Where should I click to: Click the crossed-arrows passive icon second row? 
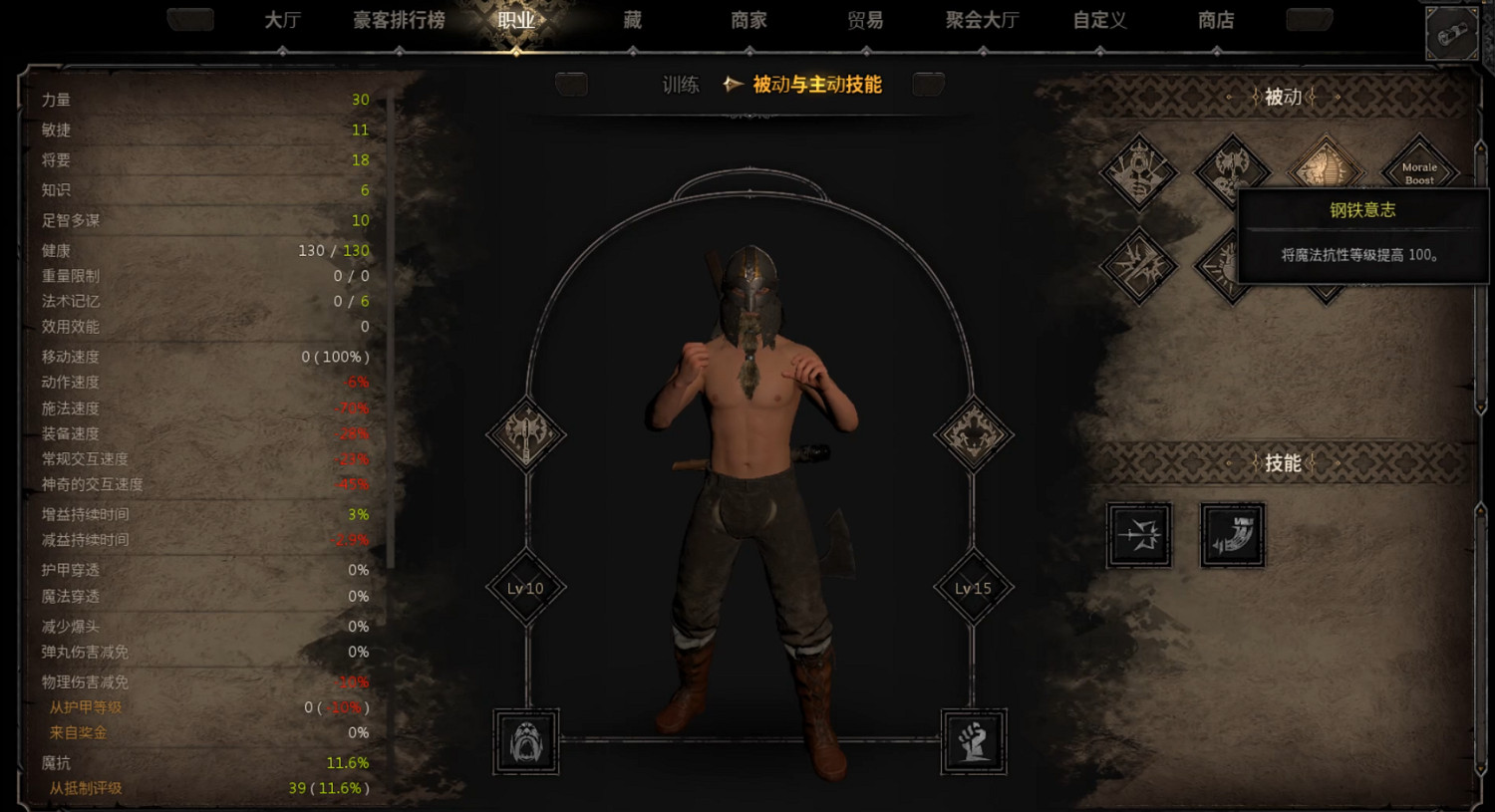coord(1138,264)
